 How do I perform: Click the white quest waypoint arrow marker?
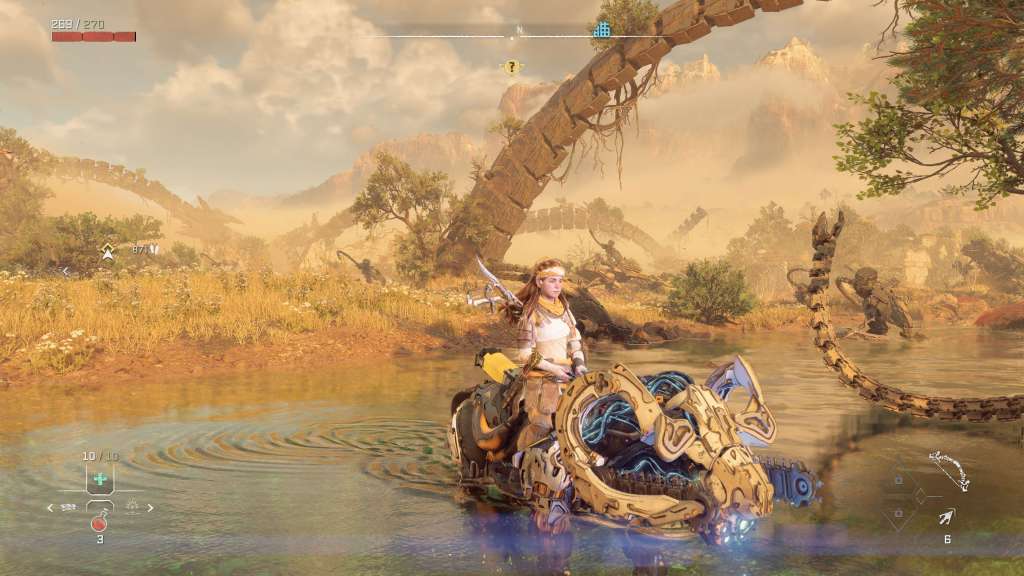[x=107, y=252]
